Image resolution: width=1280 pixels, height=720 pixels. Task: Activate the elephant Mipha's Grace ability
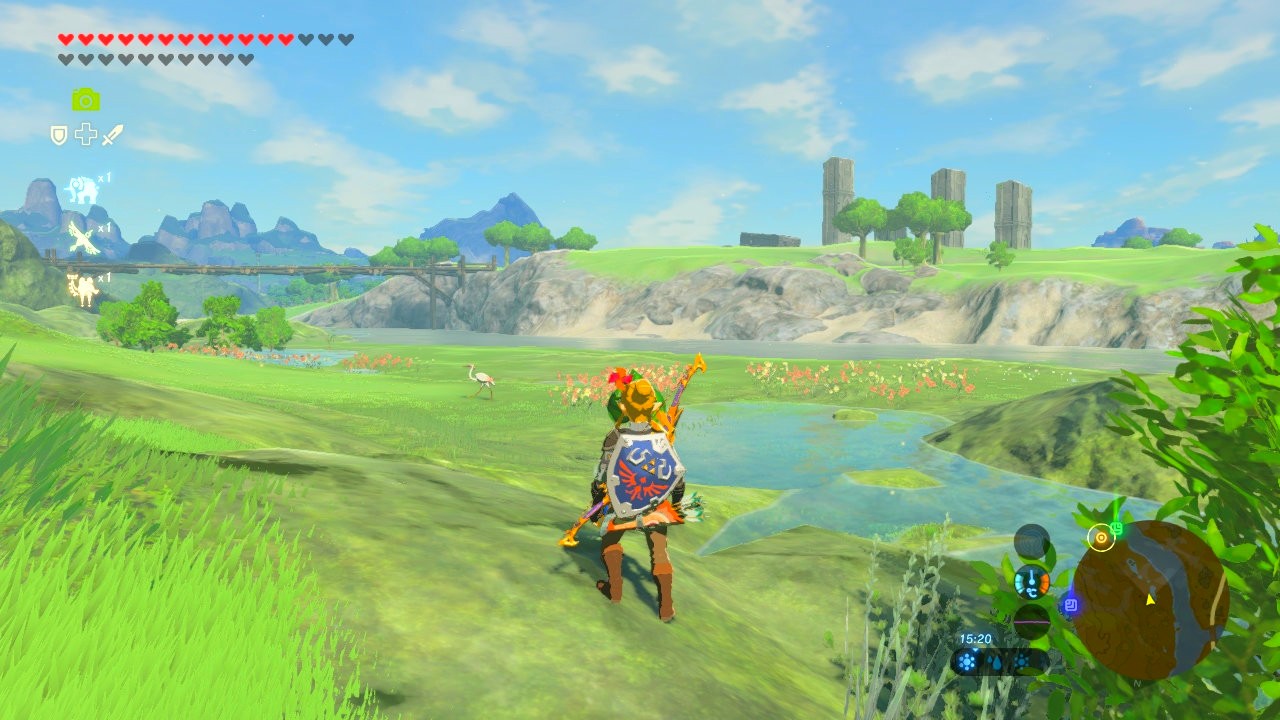83,189
